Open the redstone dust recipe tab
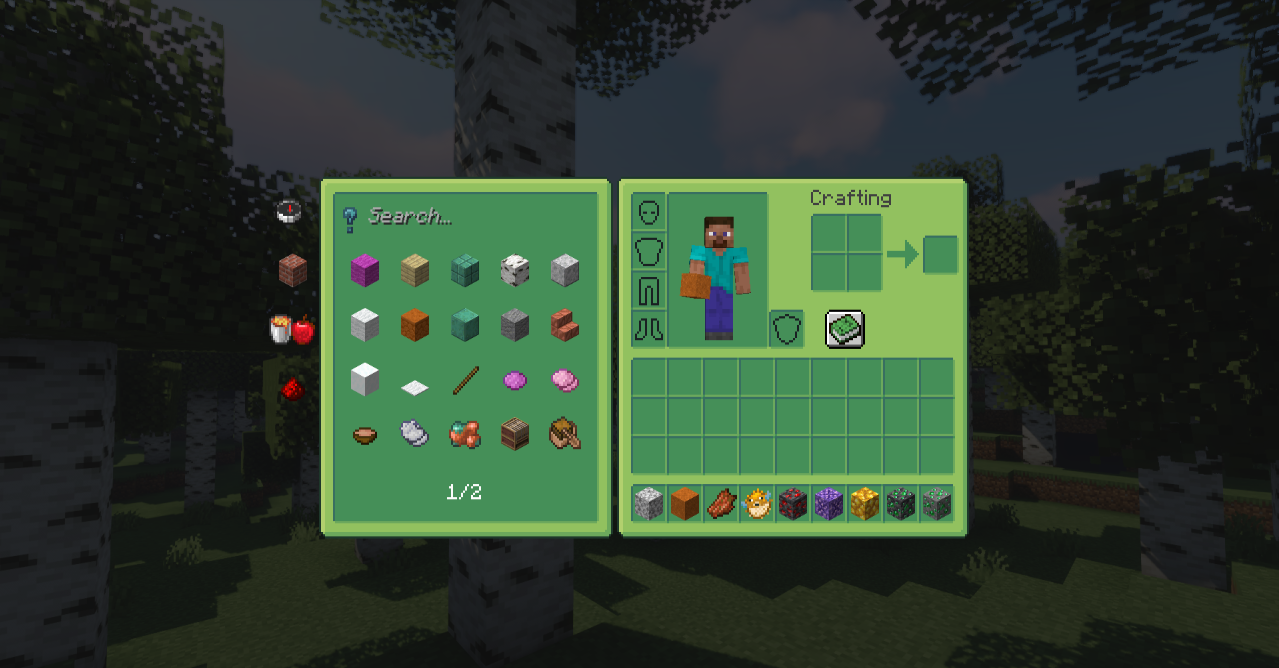 [x=292, y=389]
